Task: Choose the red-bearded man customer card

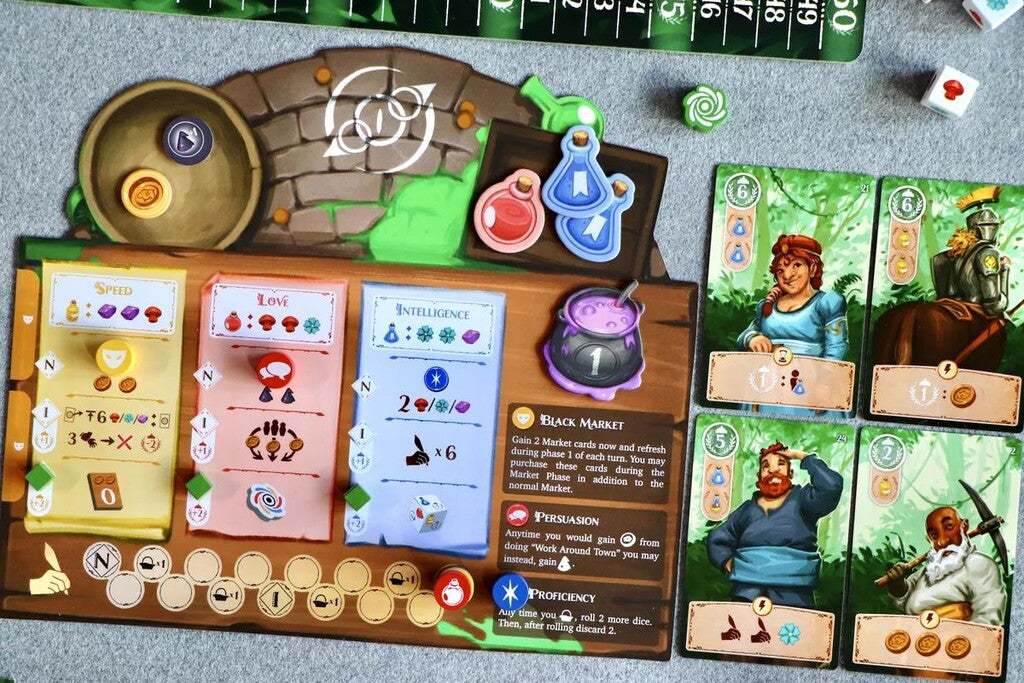Action: tap(770, 540)
